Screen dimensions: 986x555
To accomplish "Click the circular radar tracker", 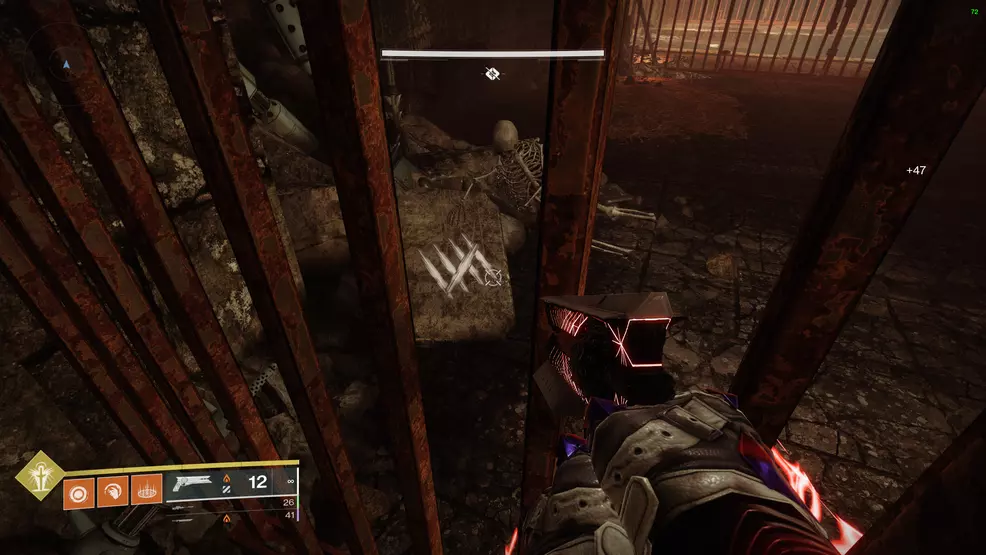I will coord(67,64).
